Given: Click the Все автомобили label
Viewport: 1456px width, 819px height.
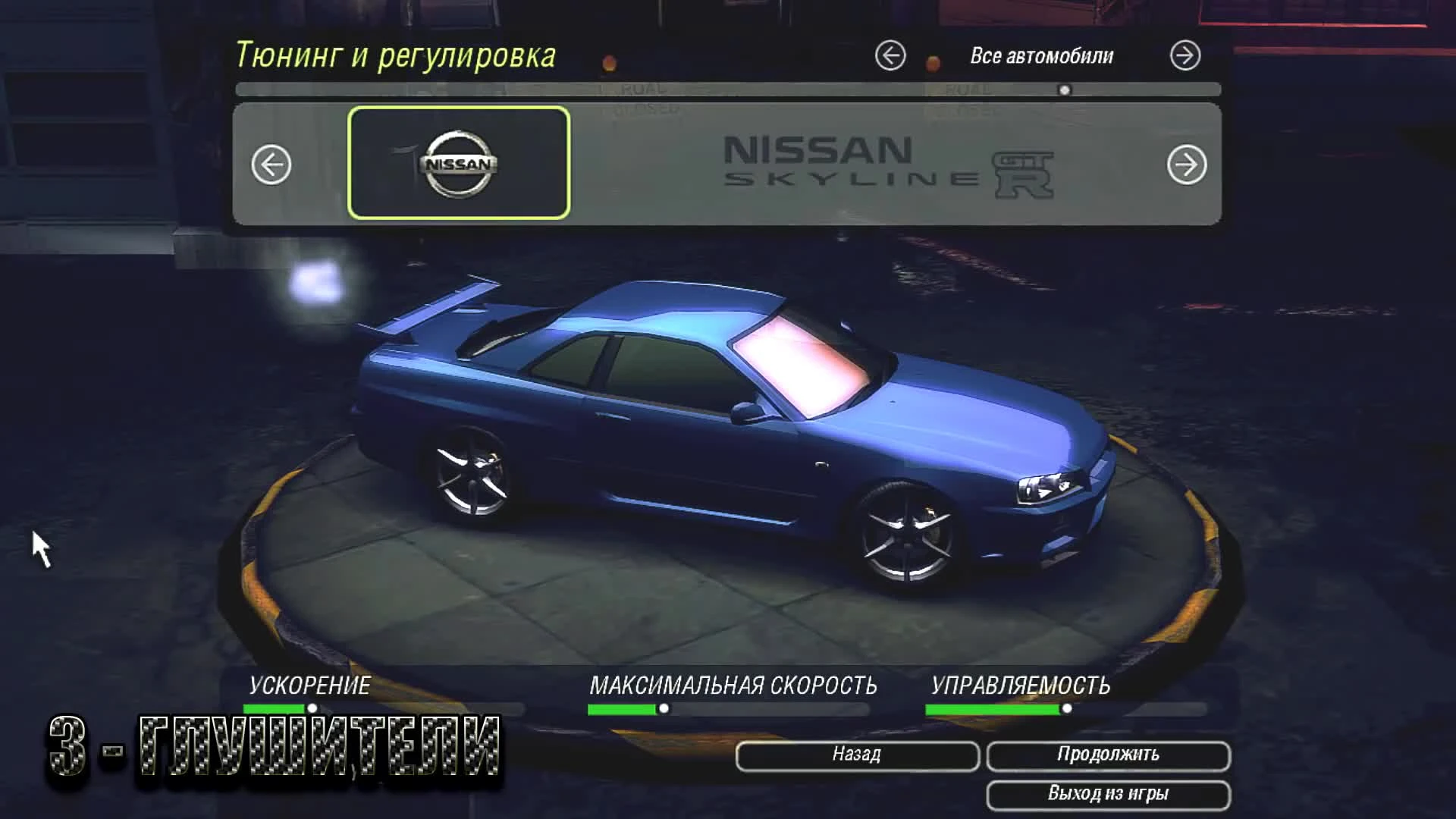Looking at the screenshot, I should (x=1042, y=55).
